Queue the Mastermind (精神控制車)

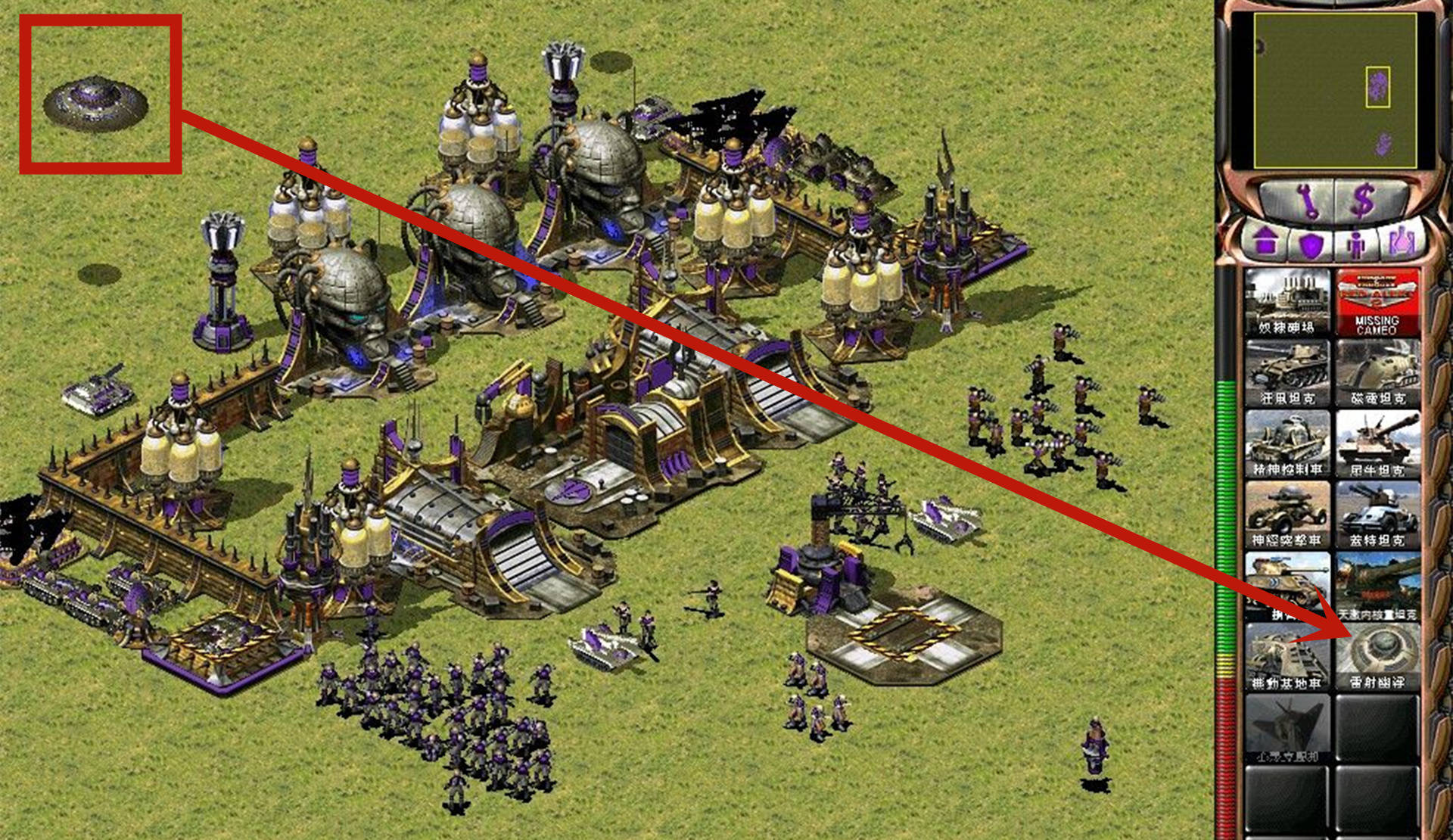coord(1287,444)
